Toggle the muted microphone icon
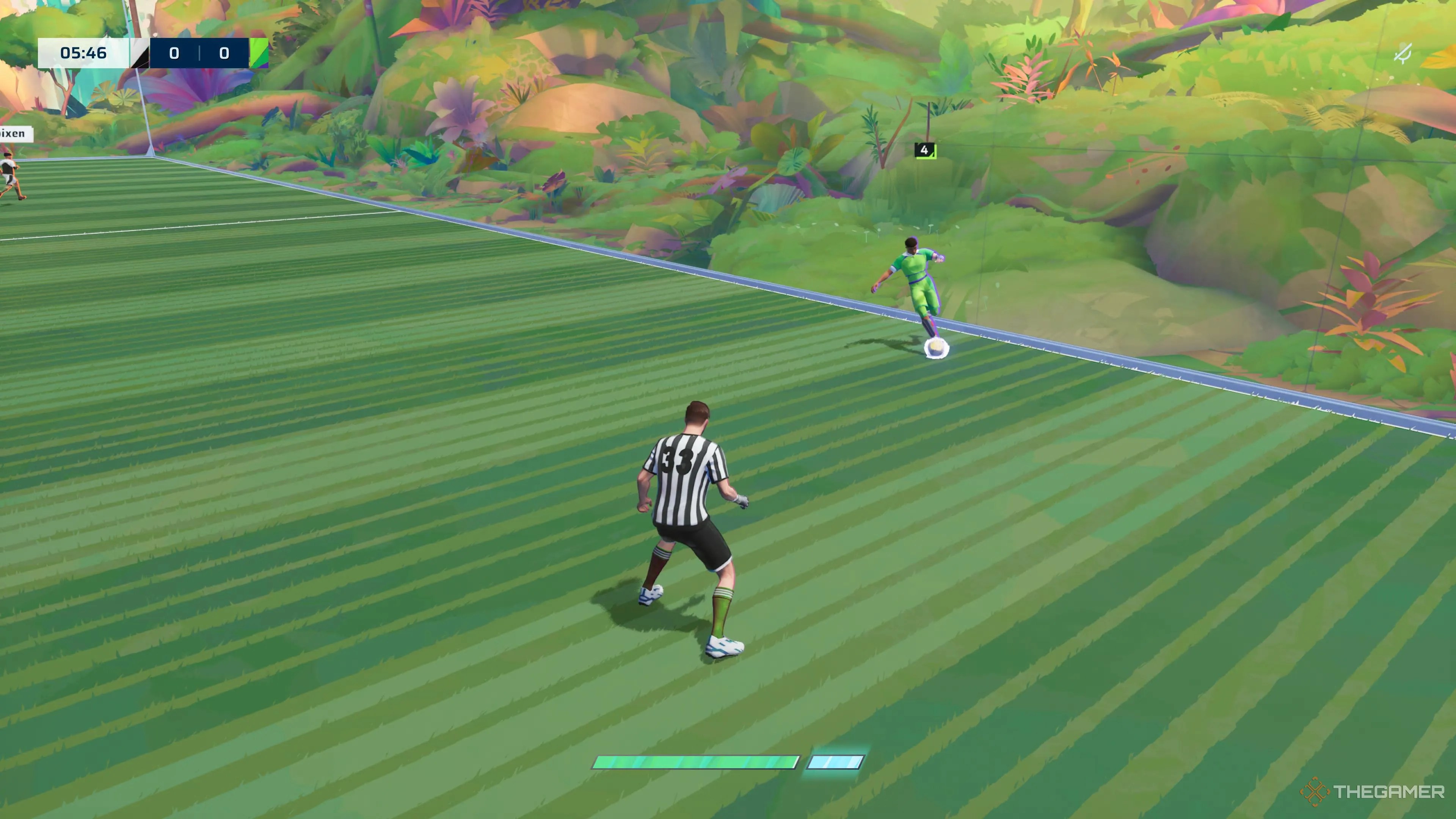This screenshot has width=1456, height=819. [x=1403, y=54]
